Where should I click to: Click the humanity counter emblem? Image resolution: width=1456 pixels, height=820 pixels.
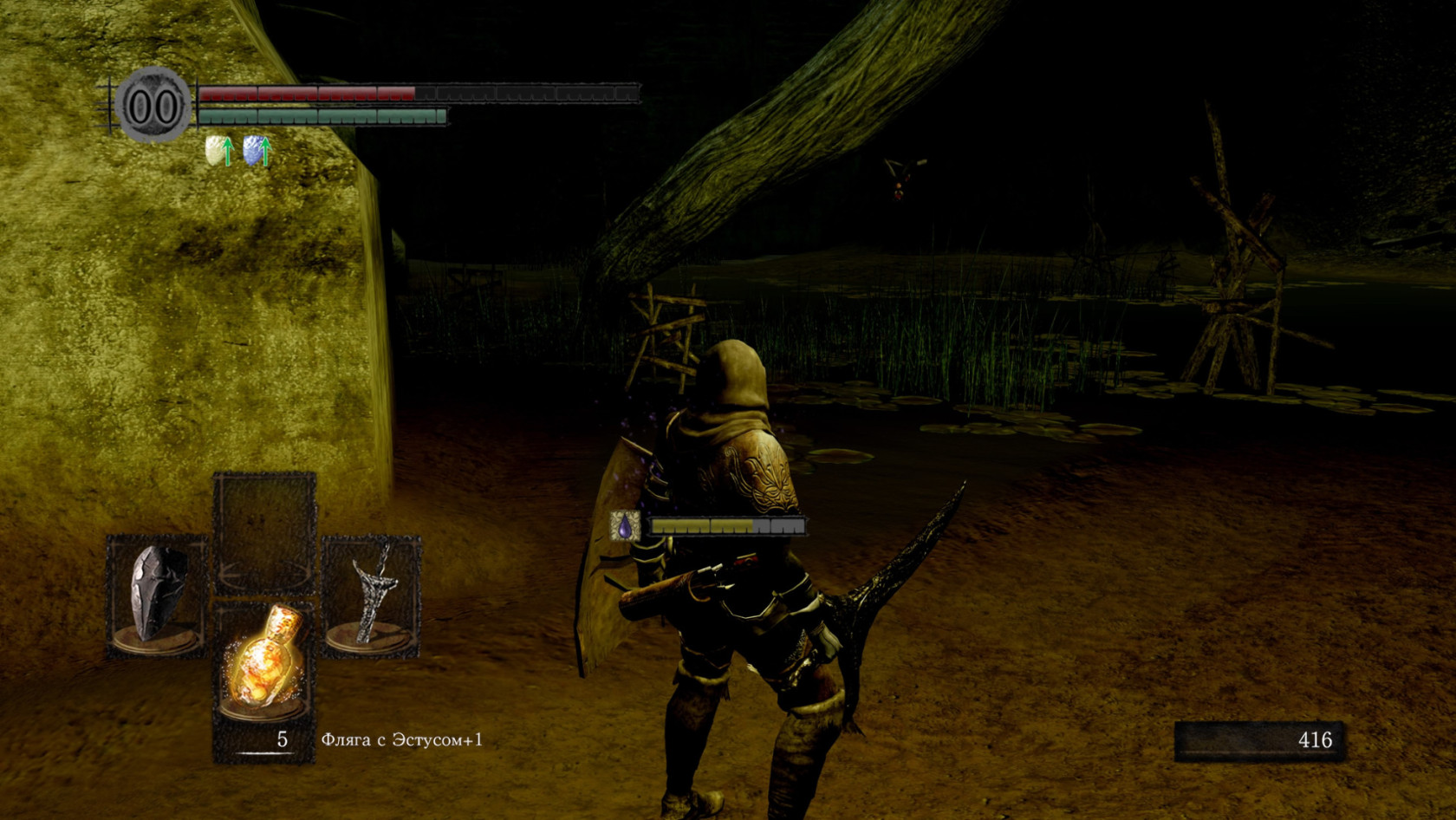[153, 106]
